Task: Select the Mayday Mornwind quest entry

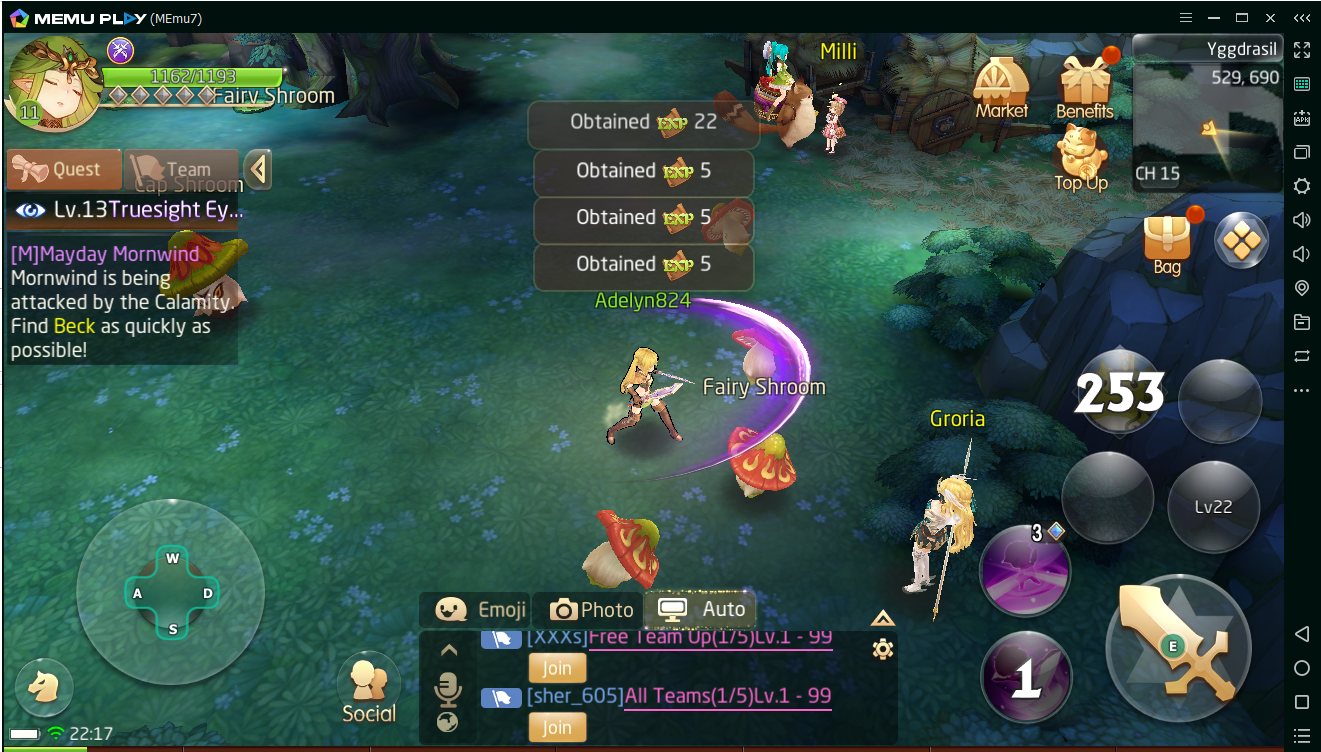Action: [122, 302]
